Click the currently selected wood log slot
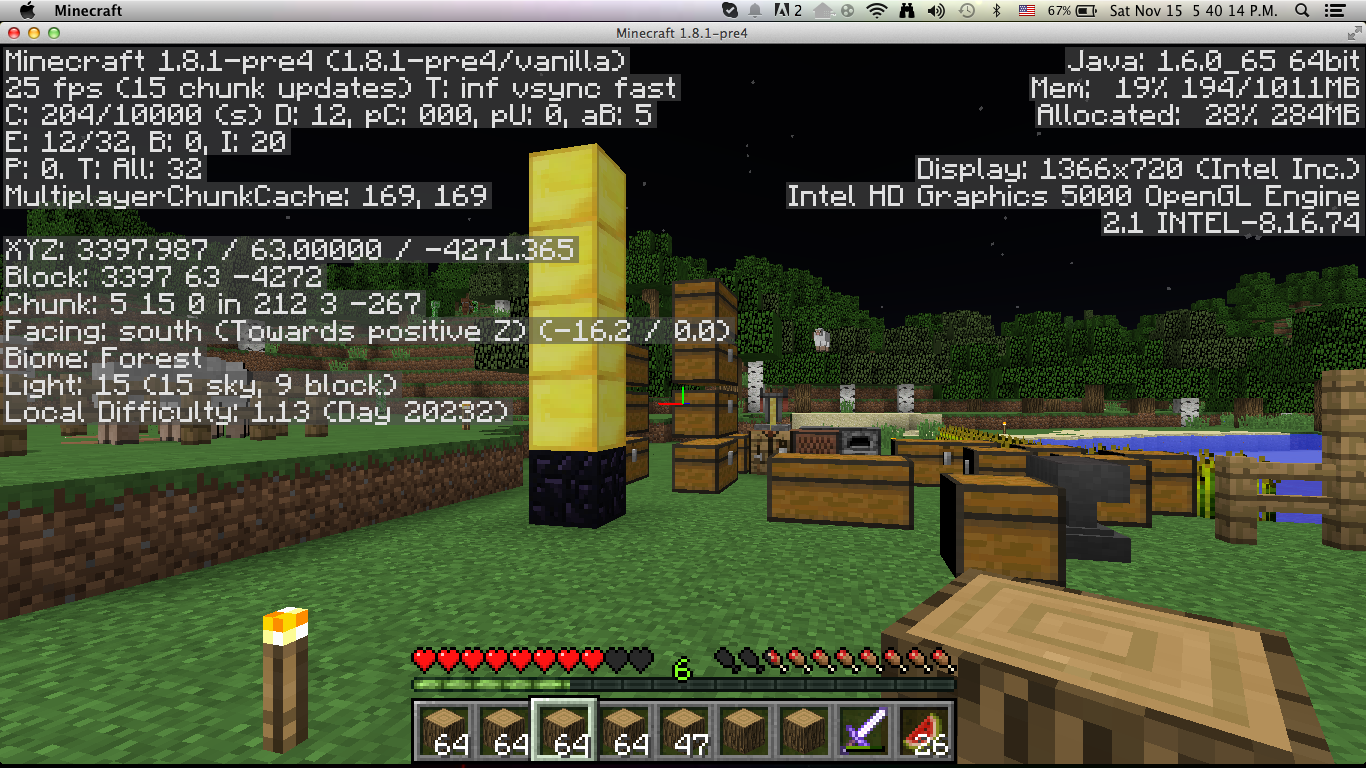This screenshot has height=768, width=1366. pyautogui.click(x=563, y=733)
